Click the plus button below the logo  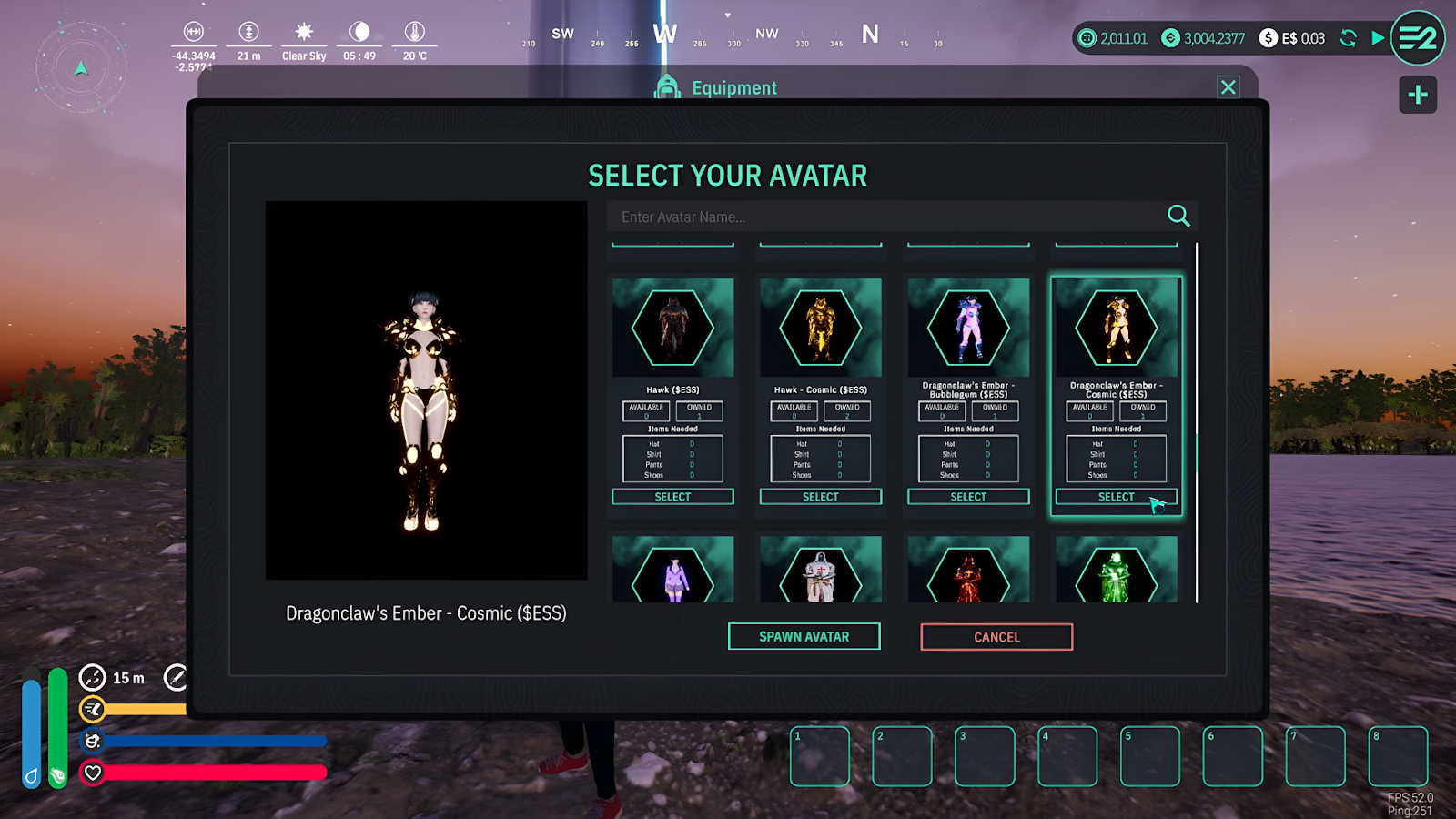click(x=1417, y=95)
